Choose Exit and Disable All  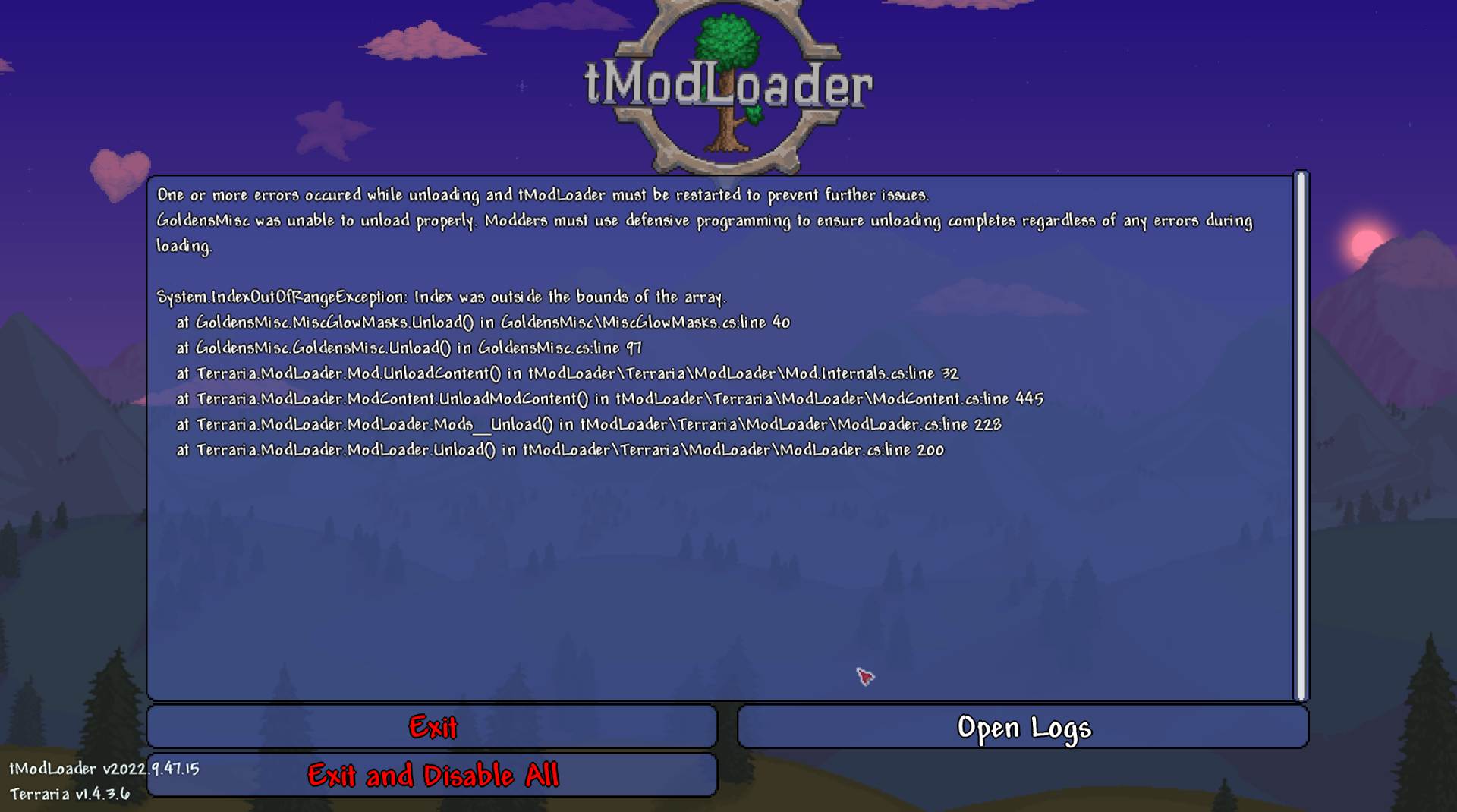[x=433, y=776]
